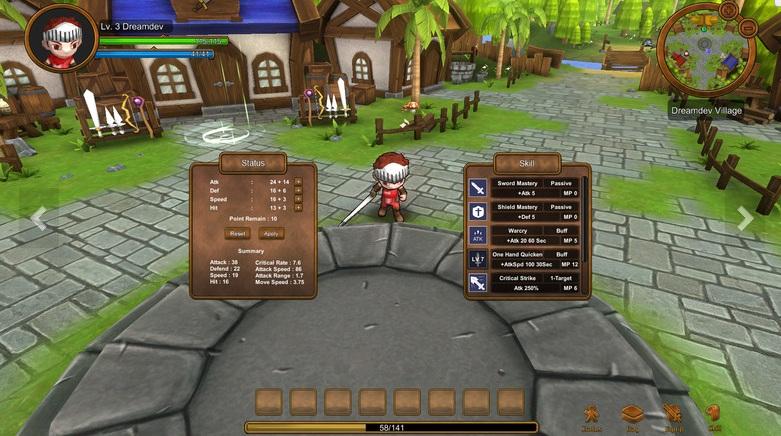Open the bag chest icon in the bottom menu
Screen dimensions: 781x436
632,414
